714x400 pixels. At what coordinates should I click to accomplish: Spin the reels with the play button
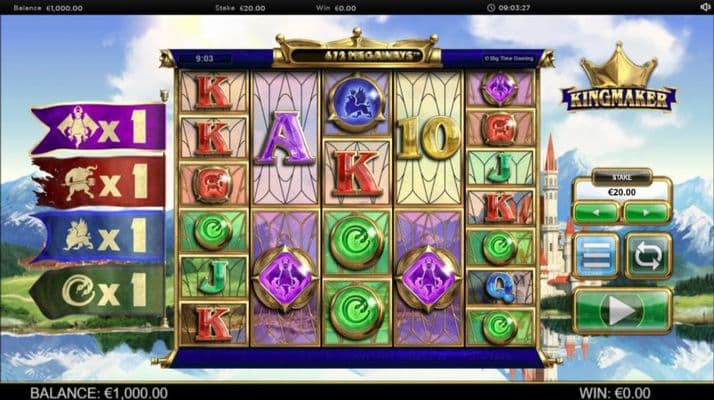coord(622,311)
